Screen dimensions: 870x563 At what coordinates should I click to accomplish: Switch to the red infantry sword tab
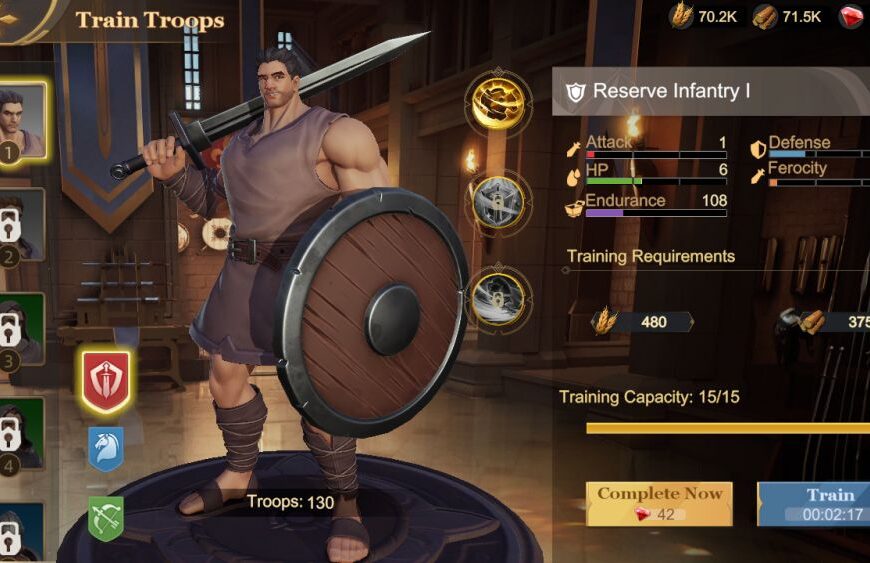tap(106, 381)
